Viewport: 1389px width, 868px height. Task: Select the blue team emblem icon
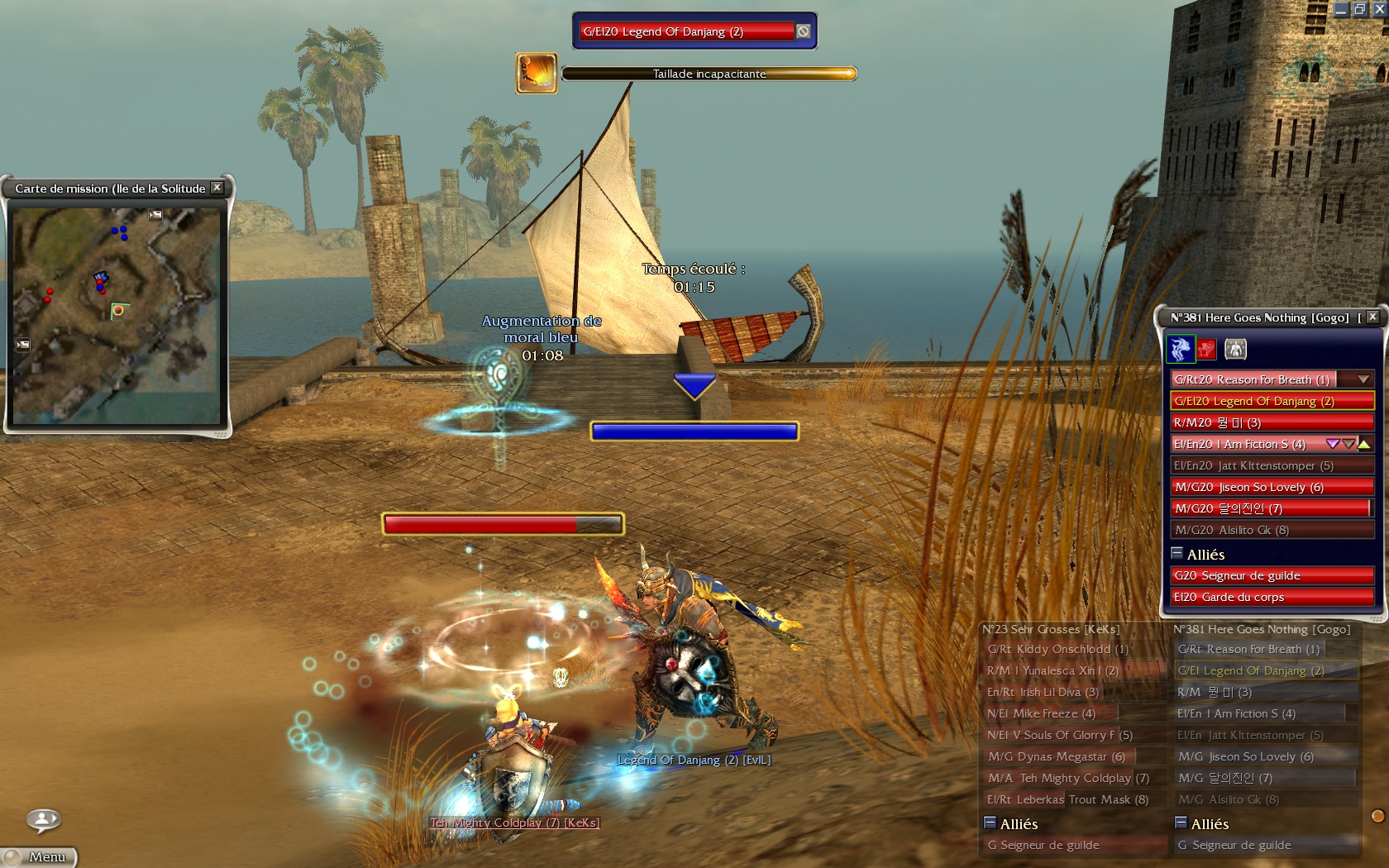pyautogui.click(x=1180, y=349)
